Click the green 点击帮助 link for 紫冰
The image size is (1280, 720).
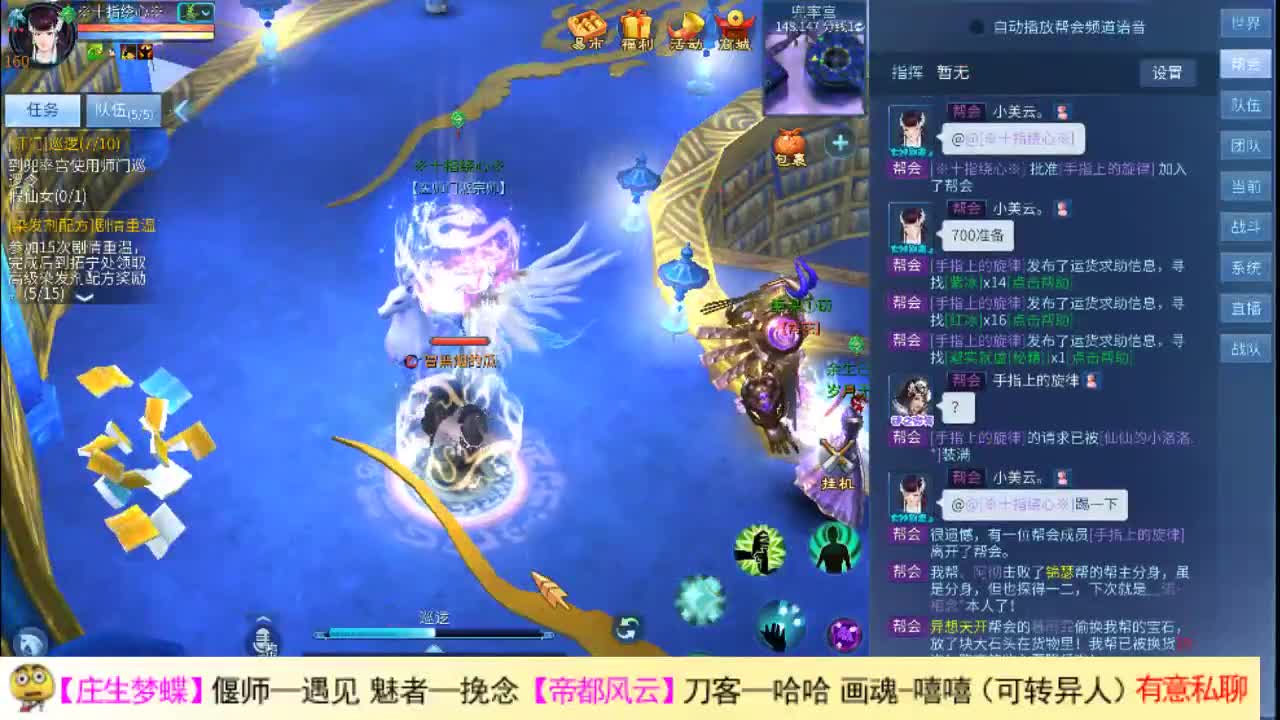point(1038,284)
